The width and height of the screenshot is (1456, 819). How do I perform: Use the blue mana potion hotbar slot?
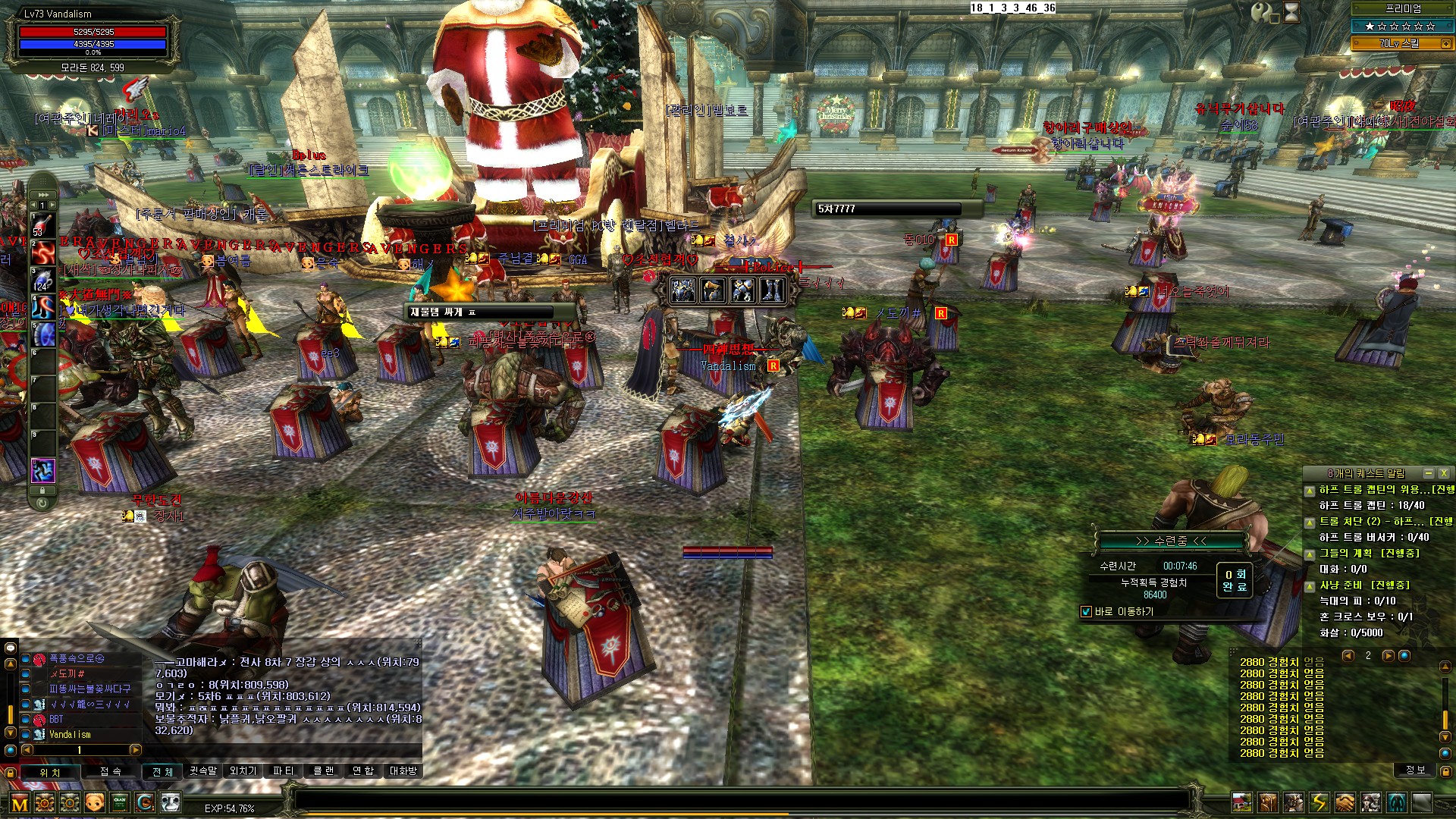[x=42, y=280]
